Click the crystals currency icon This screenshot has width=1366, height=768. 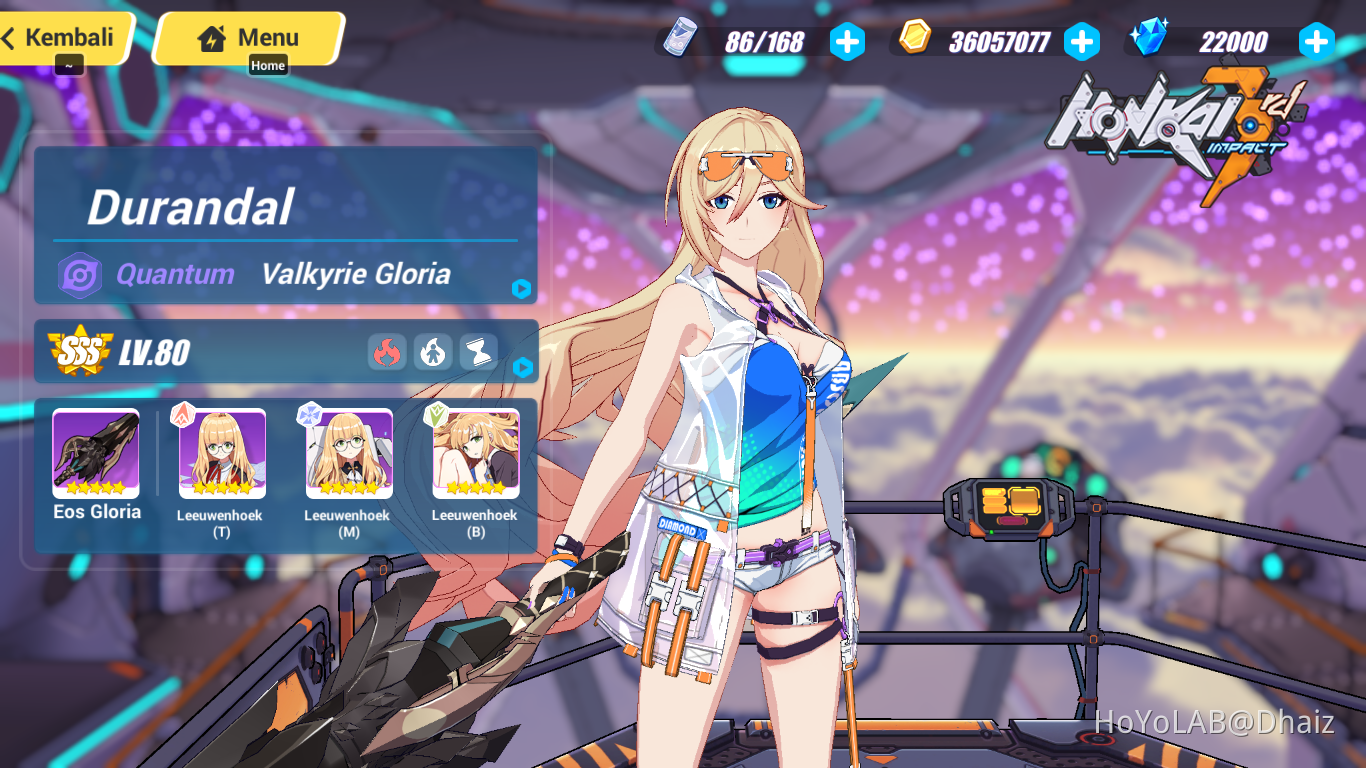pyautogui.click(x=1152, y=40)
